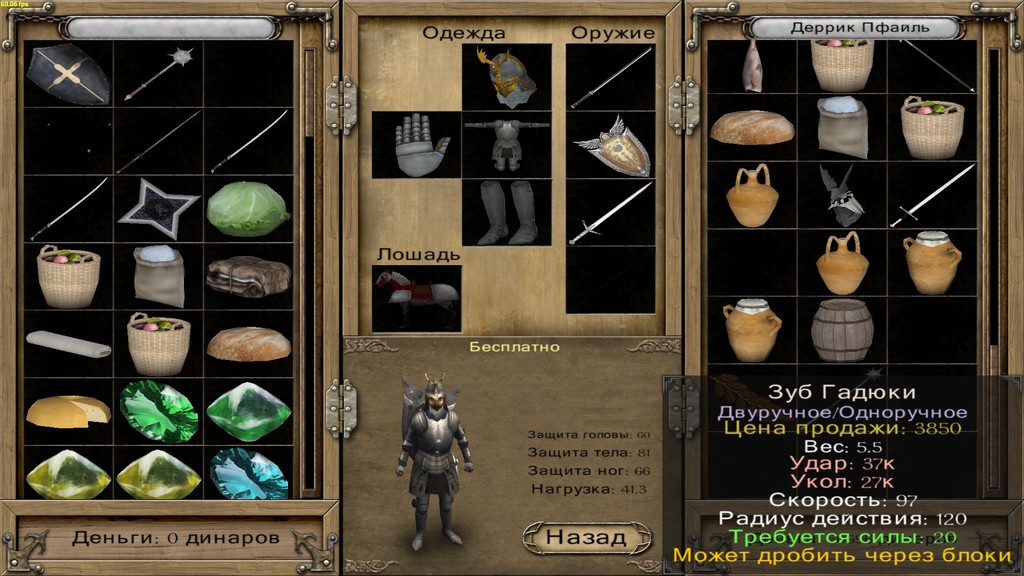Select the equipped plate gauntlets slot
This screenshot has width=1024, height=576.
click(415, 144)
